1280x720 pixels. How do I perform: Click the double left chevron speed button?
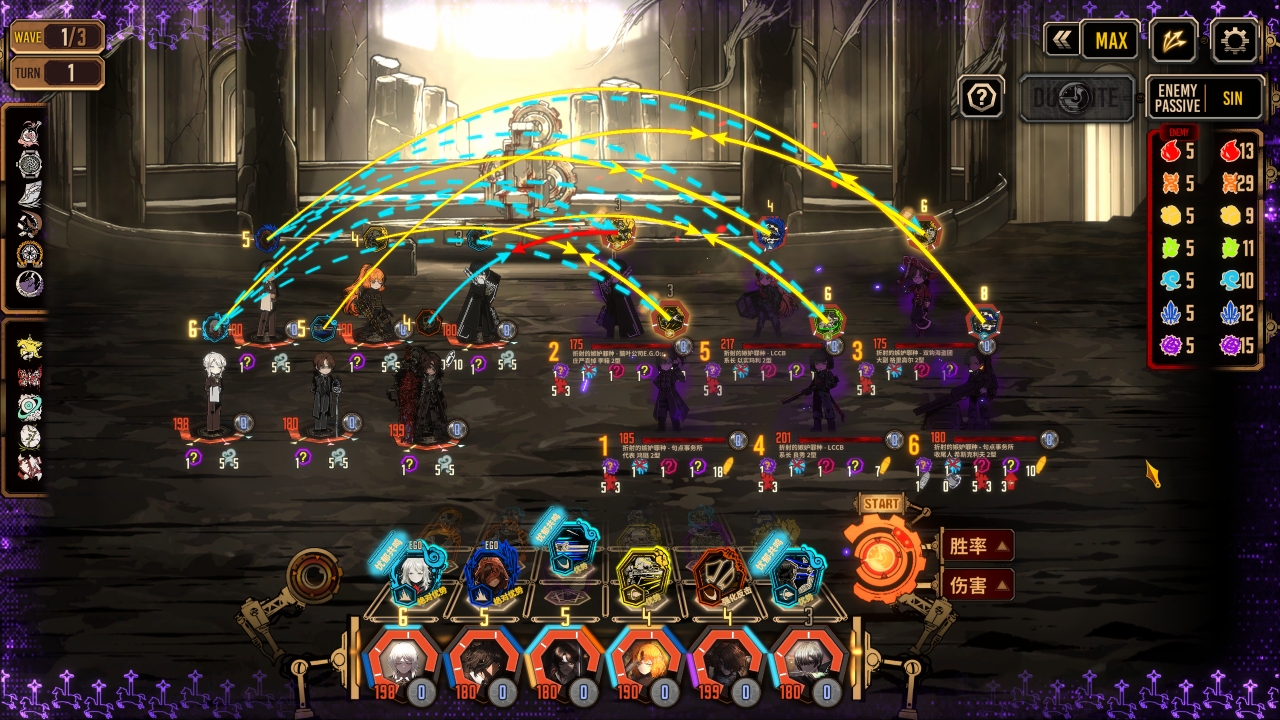(x=1061, y=41)
